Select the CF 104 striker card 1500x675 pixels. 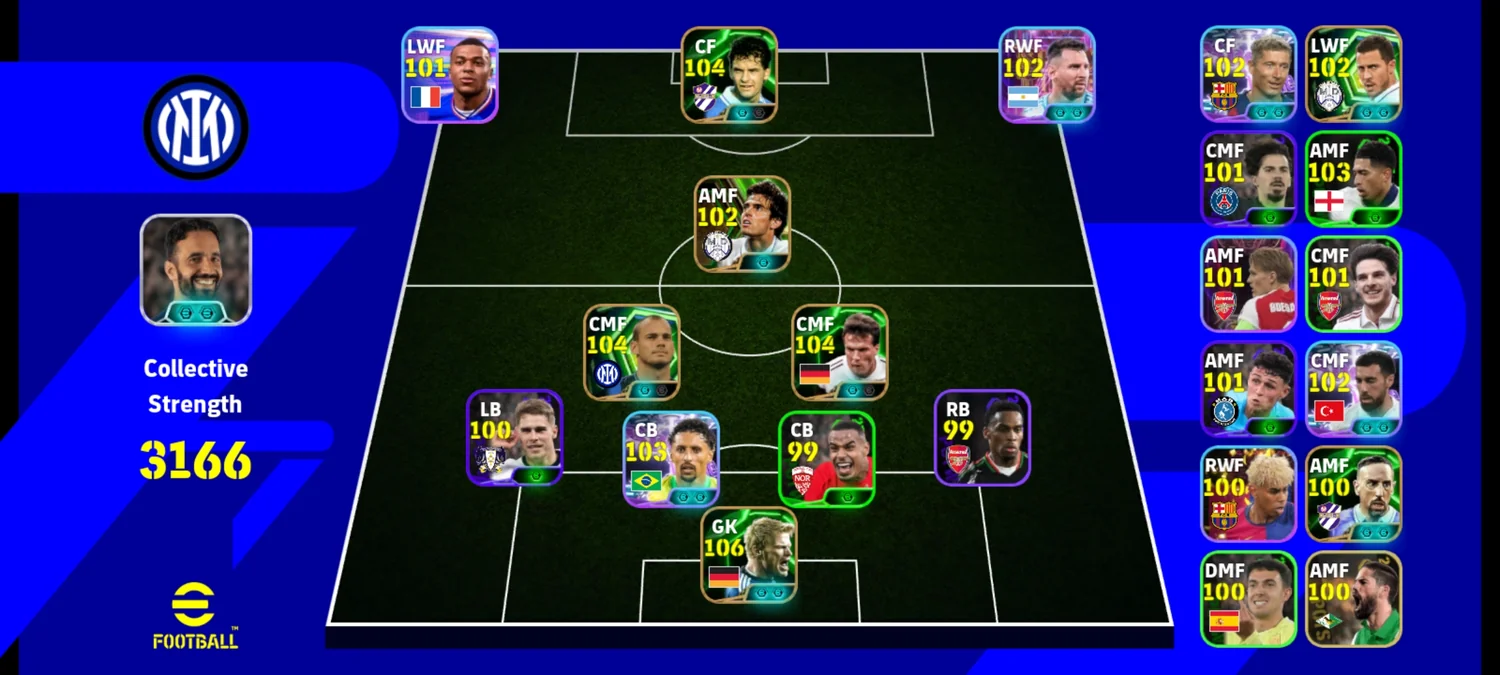[729, 75]
